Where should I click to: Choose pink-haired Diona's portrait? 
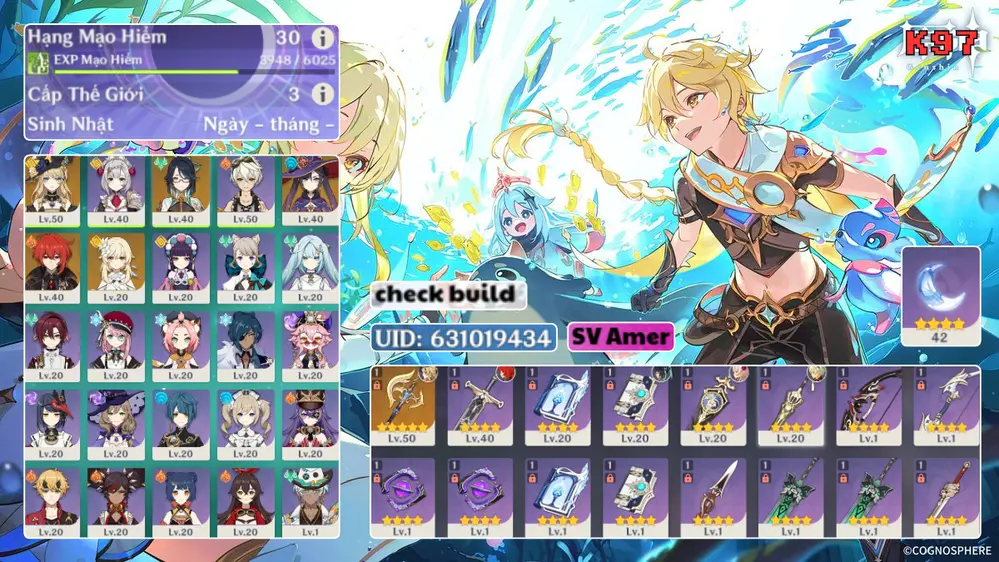(x=181, y=345)
